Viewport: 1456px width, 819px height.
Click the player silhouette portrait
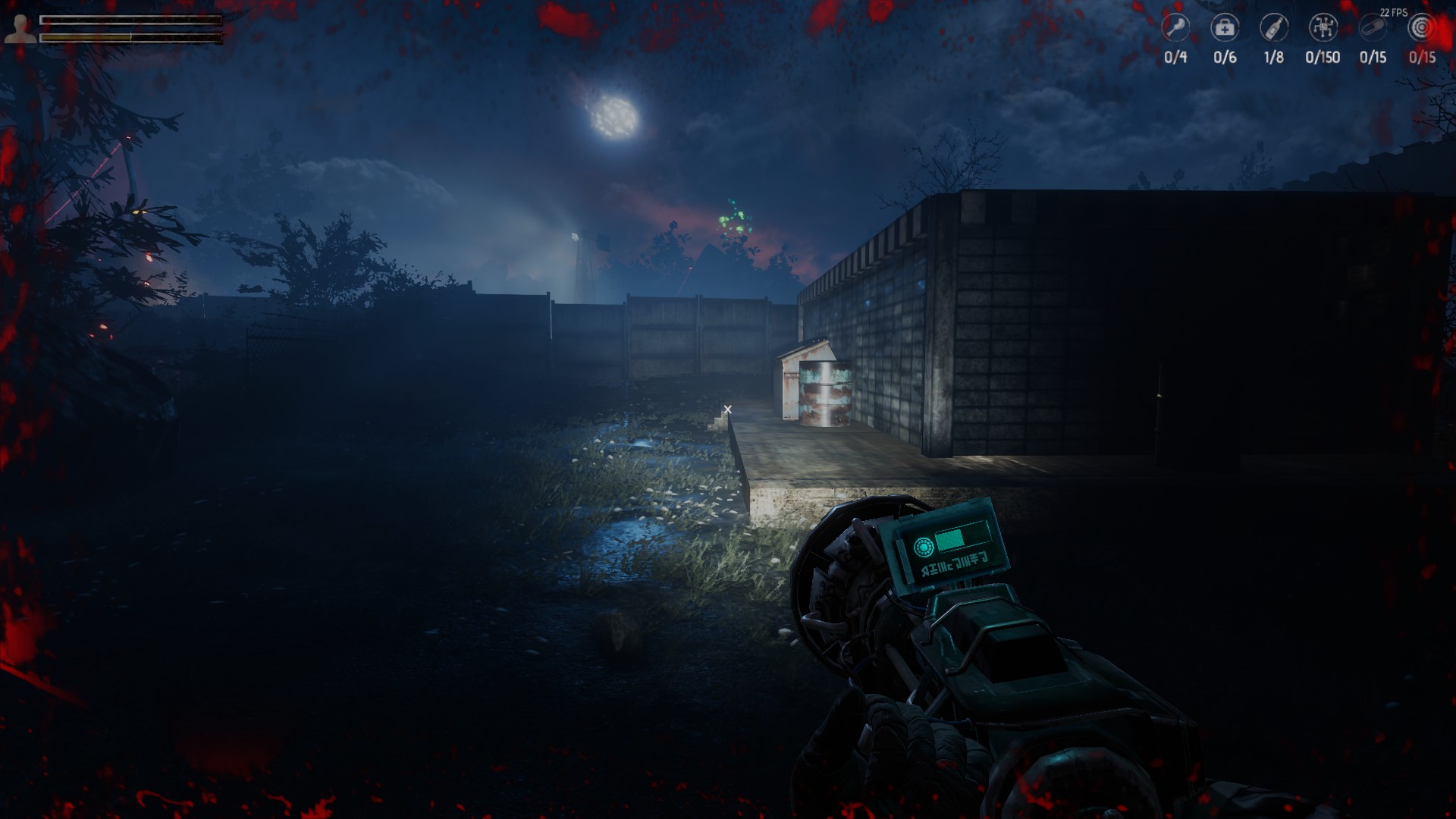19,28
